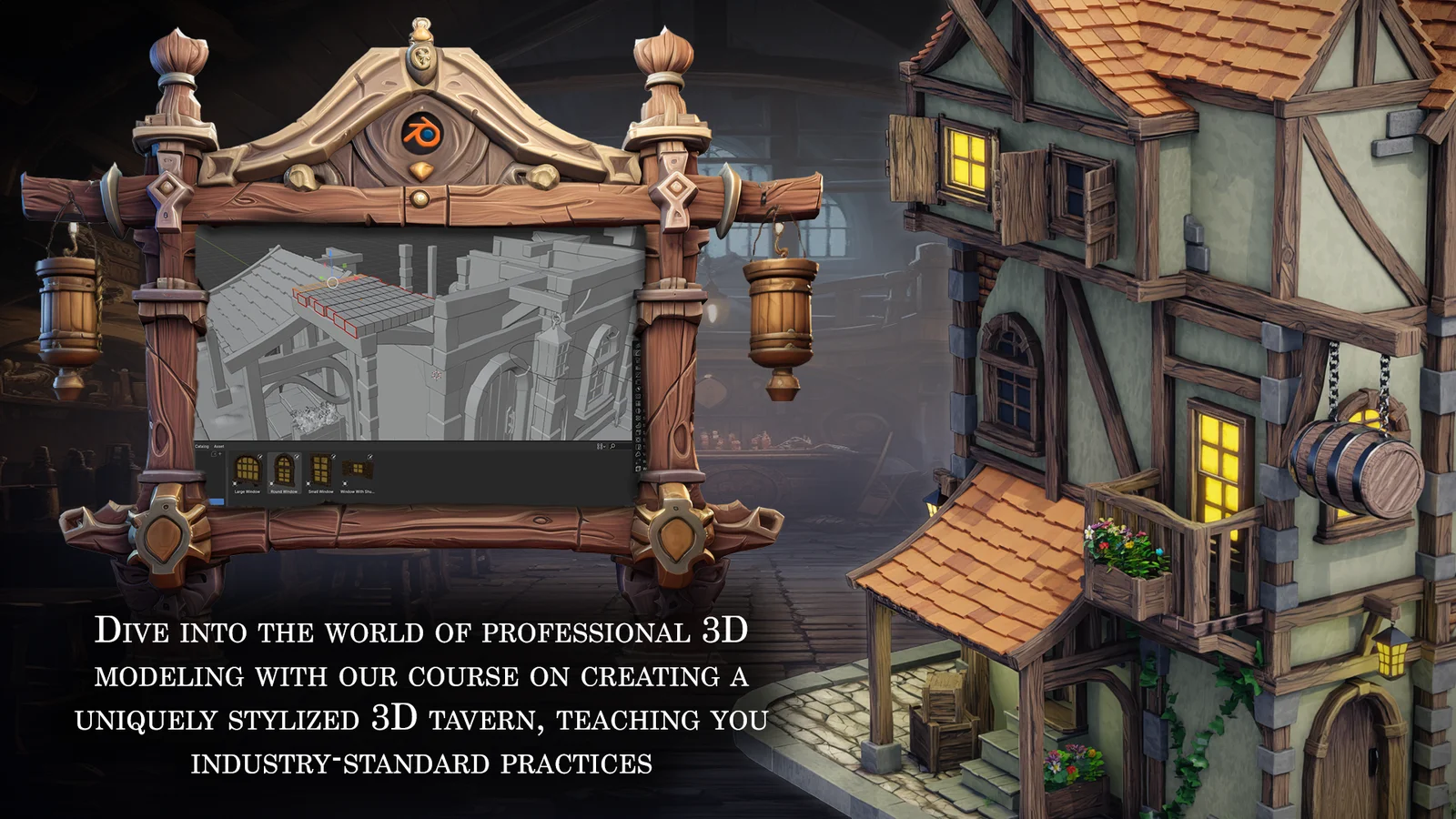Toggle the edit pencil on Large Window asset
Screen dimensions: 1456x819
[x=261, y=456]
